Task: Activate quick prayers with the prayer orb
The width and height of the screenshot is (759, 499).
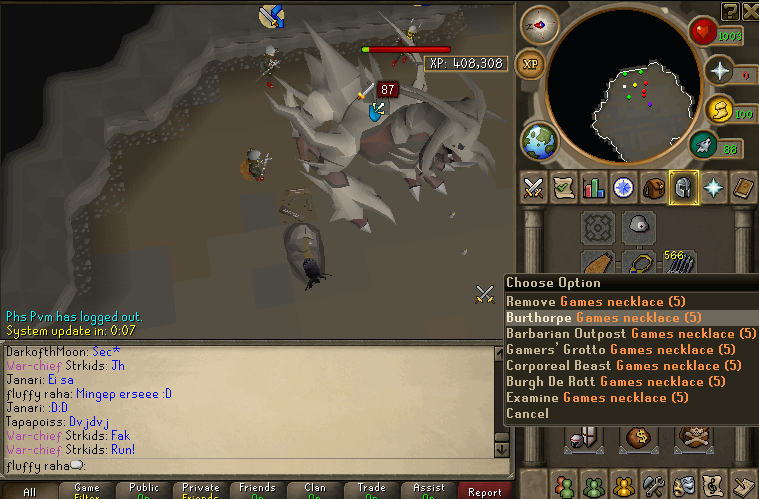Action: pyautogui.click(x=717, y=72)
